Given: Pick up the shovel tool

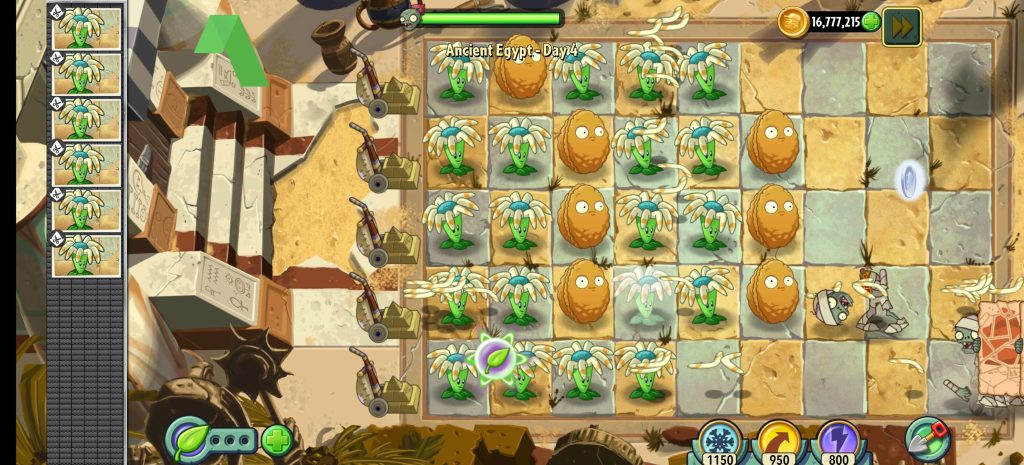Looking at the screenshot, I should 927,439.
